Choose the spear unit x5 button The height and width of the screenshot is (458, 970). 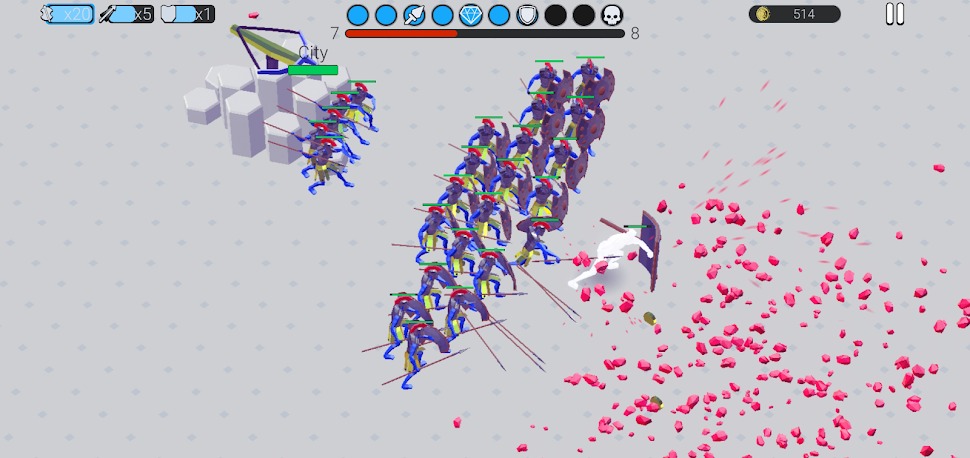click(x=127, y=14)
